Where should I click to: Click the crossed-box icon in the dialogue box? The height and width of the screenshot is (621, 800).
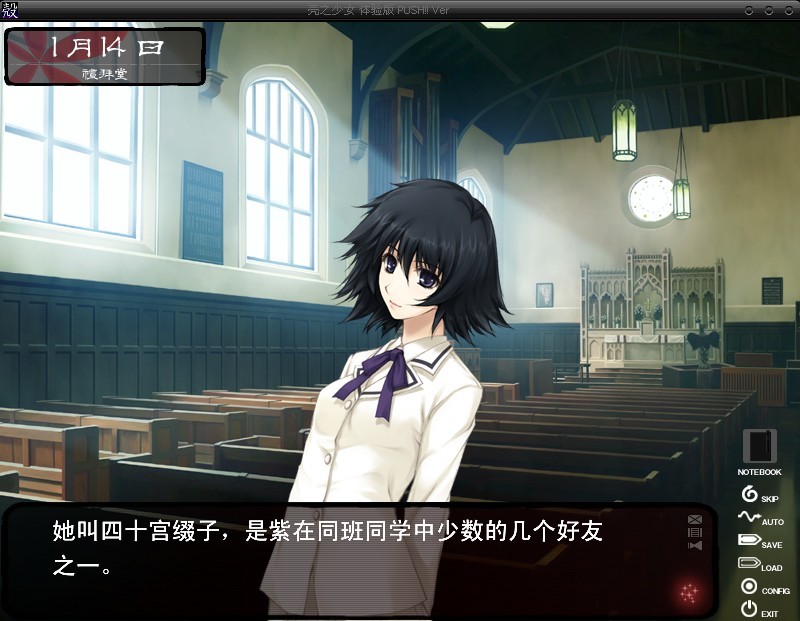pyautogui.click(x=695, y=519)
